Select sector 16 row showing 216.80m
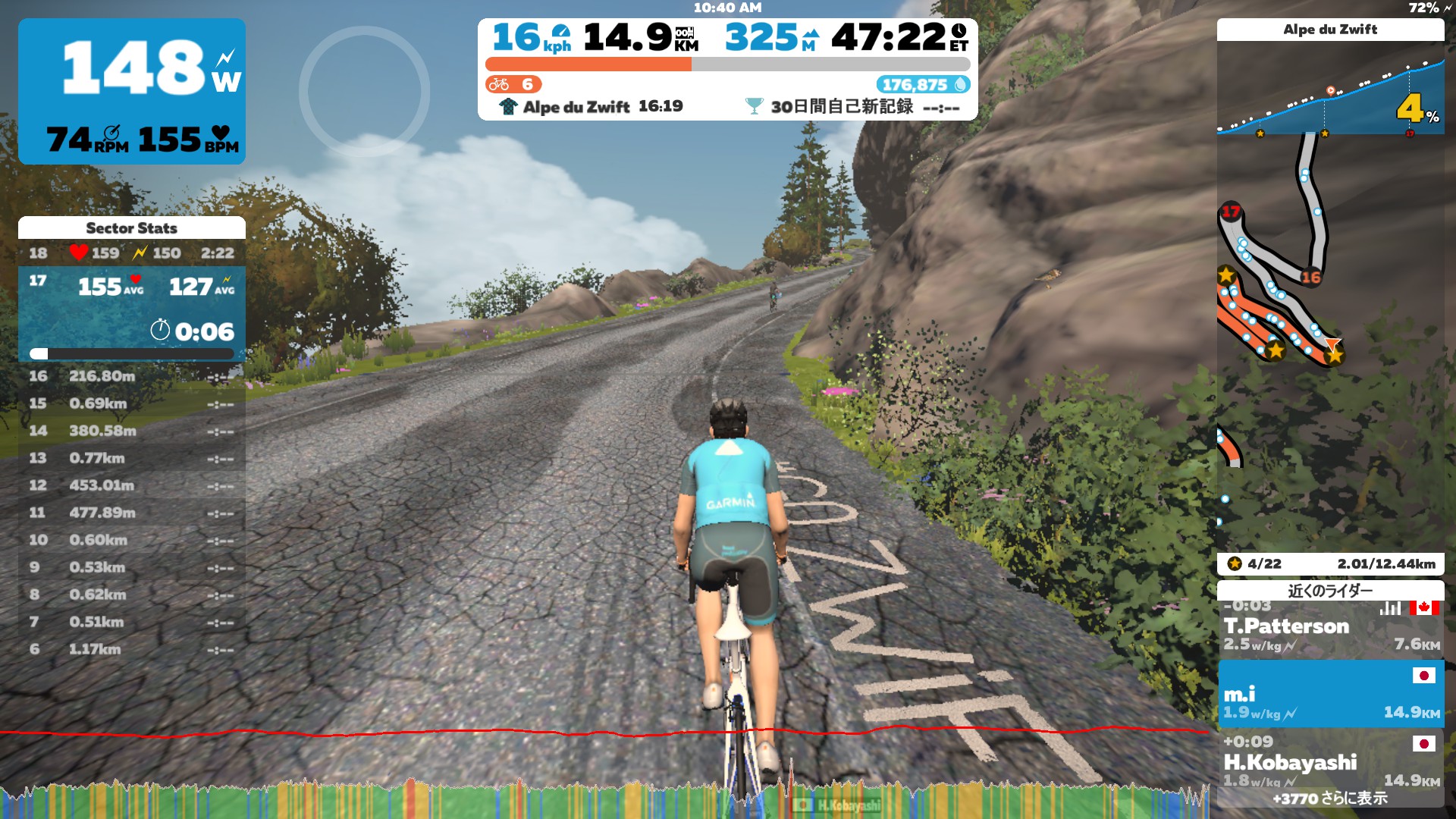Screen dimensions: 1456x819 click(132, 376)
